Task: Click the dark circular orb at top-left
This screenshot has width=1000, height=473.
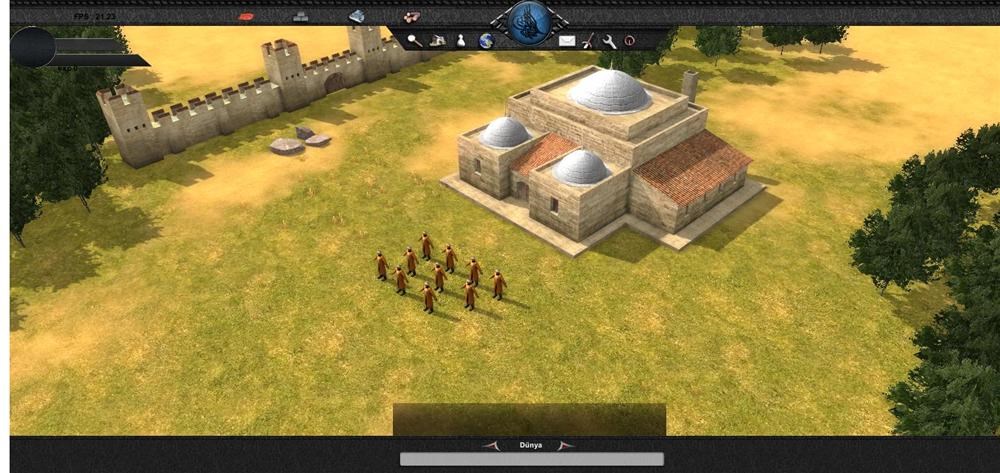Action: (32, 47)
